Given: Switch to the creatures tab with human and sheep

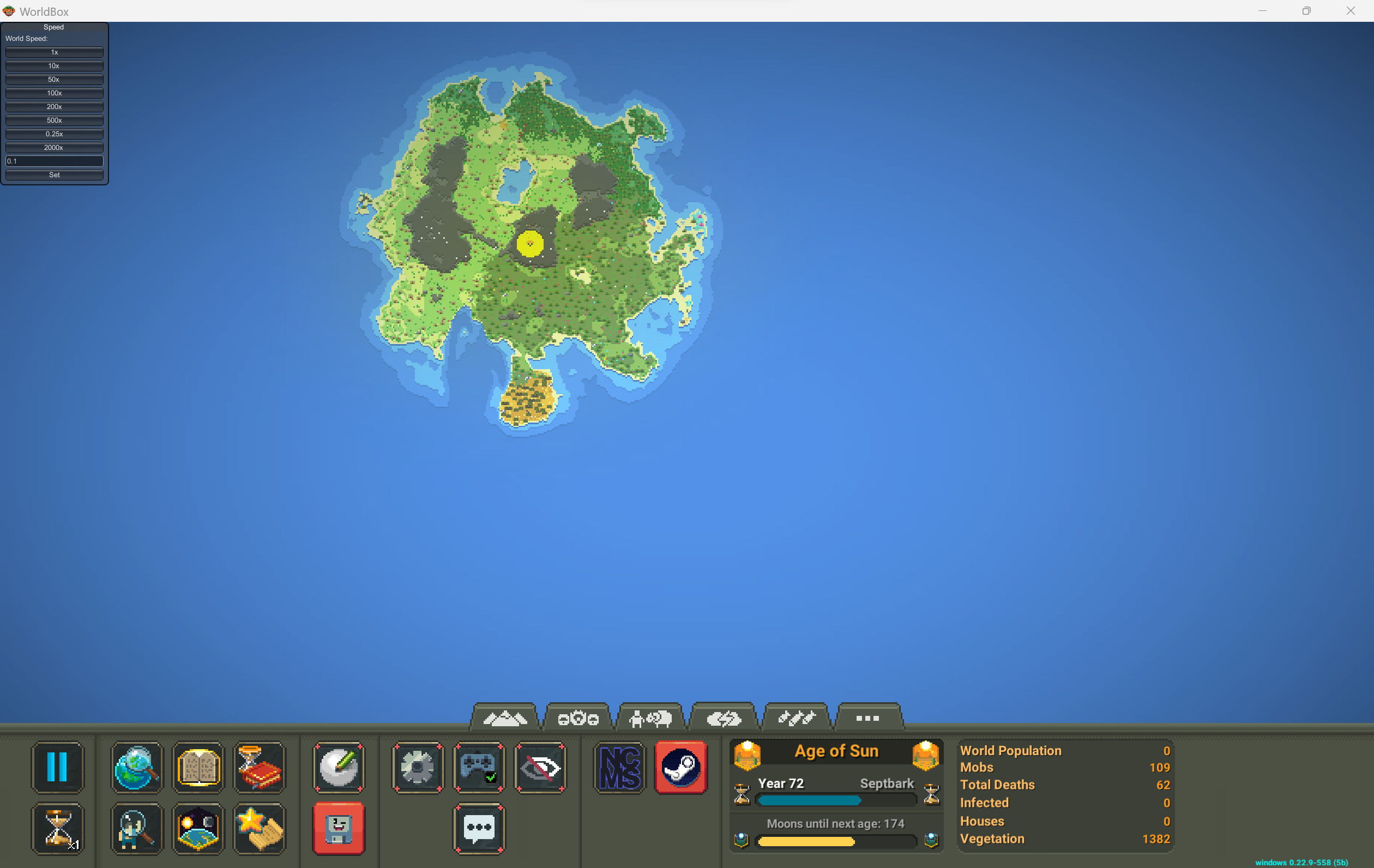Looking at the screenshot, I should click(651, 718).
